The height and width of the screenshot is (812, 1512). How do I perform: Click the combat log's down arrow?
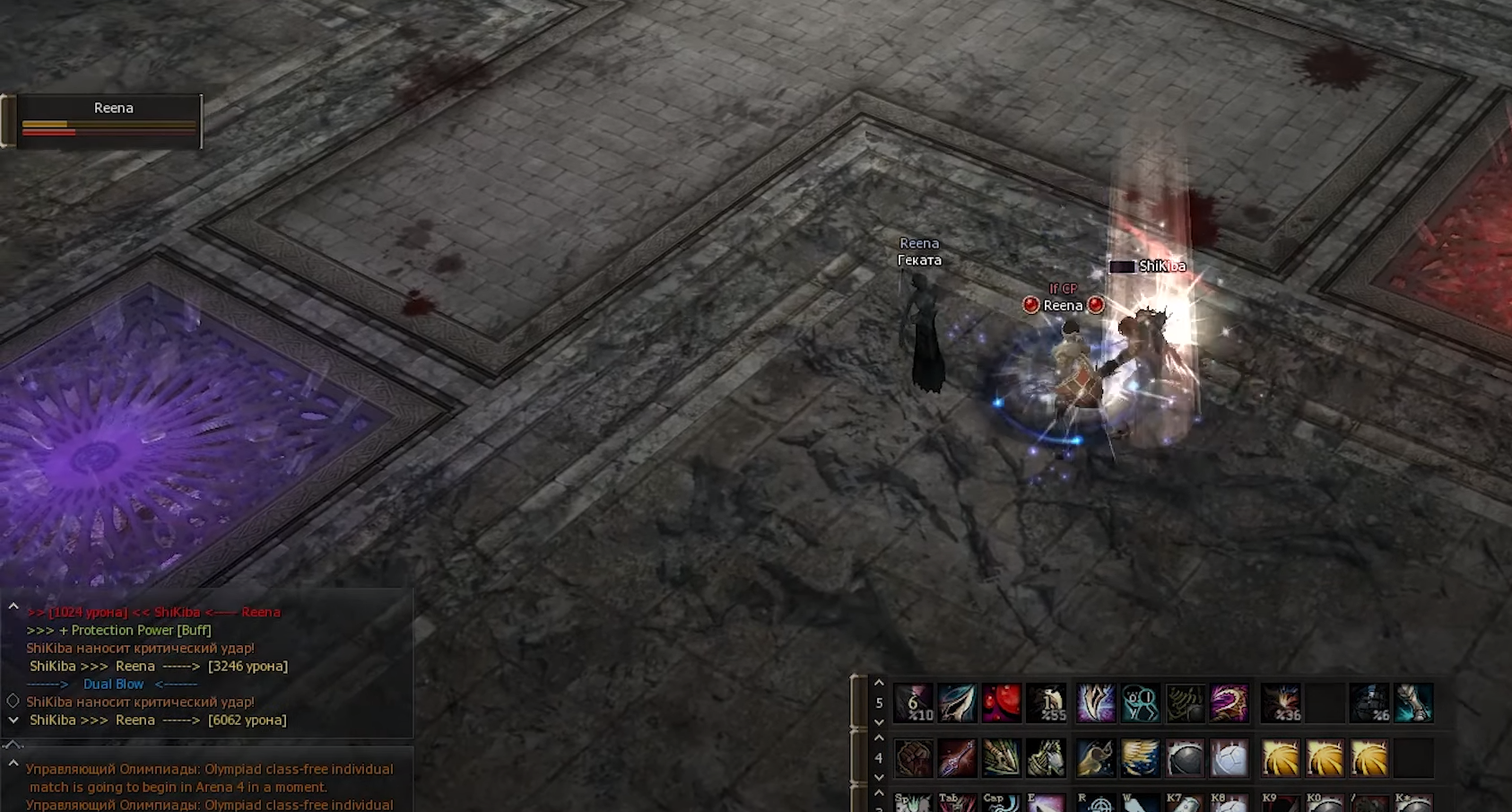tap(13, 720)
